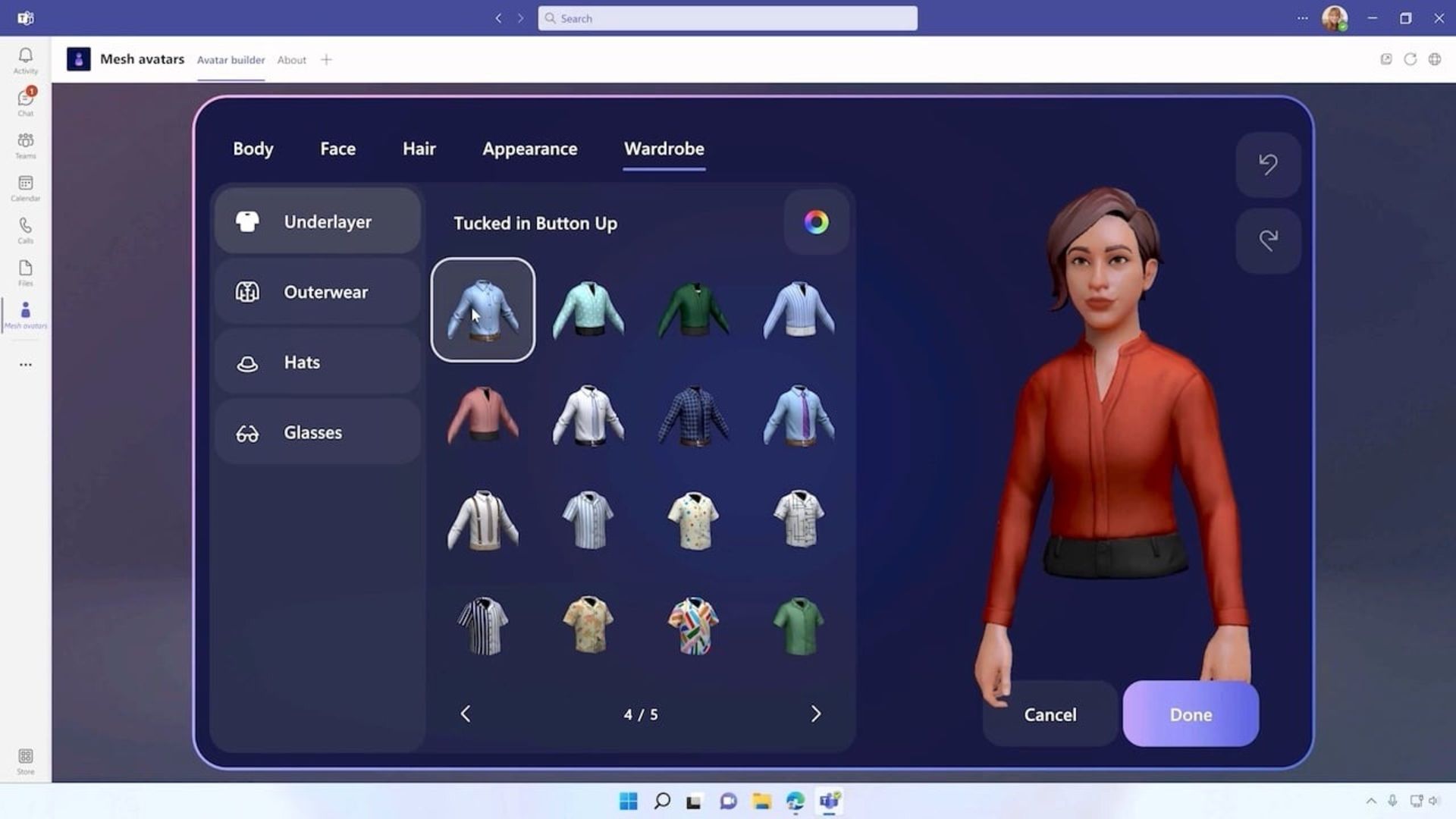
Task: Switch to the Appearance tab
Action: (x=529, y=149)
